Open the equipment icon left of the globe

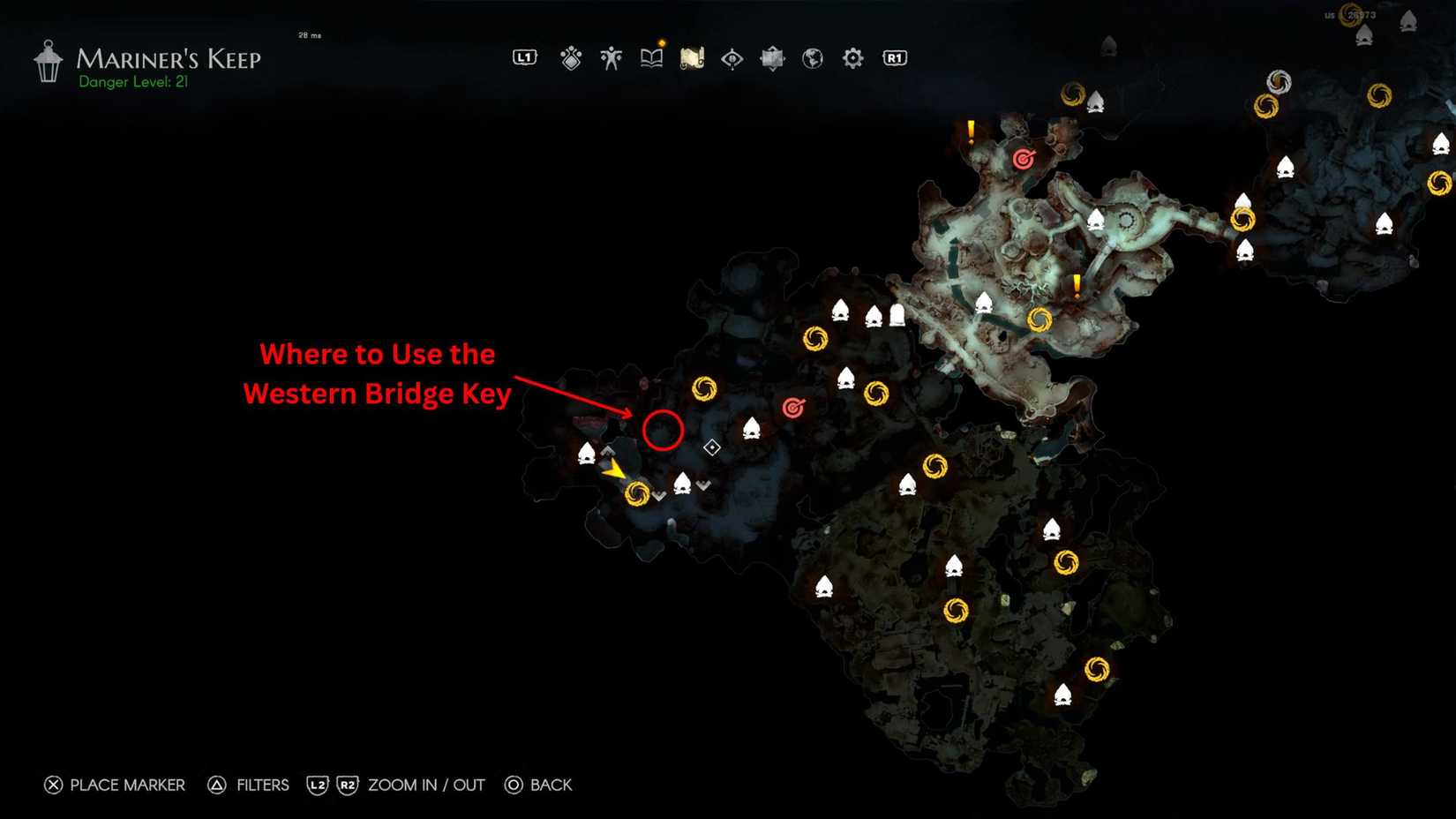click(772, 57)
